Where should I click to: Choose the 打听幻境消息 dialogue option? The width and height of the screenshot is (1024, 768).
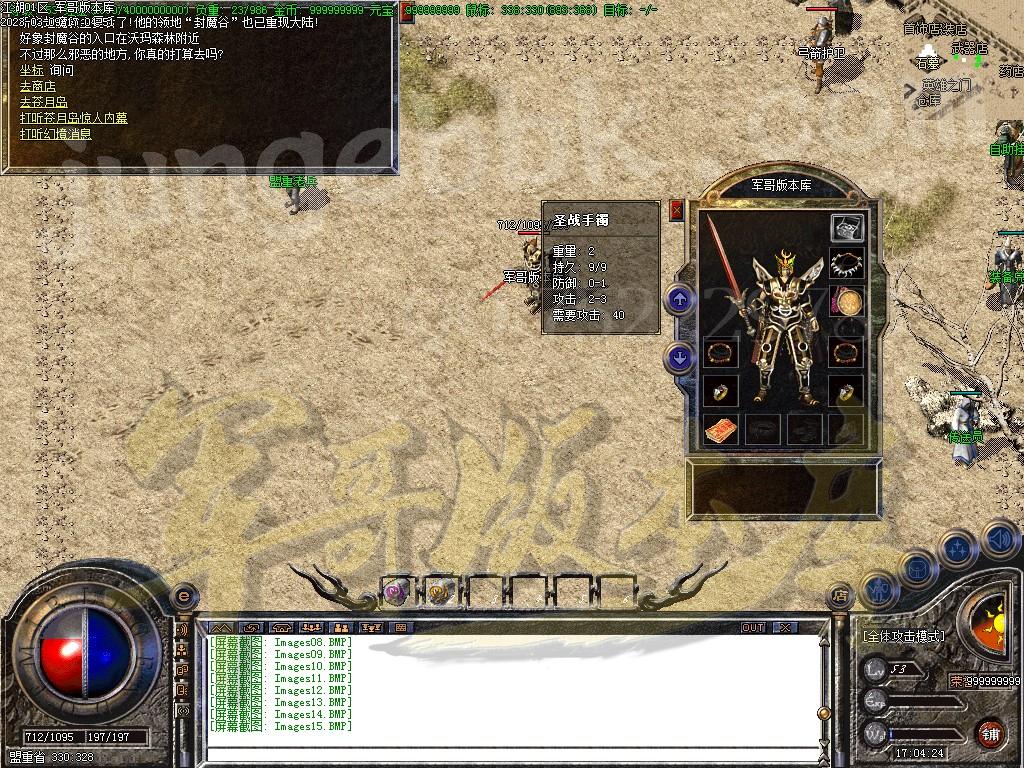point(56,134)
